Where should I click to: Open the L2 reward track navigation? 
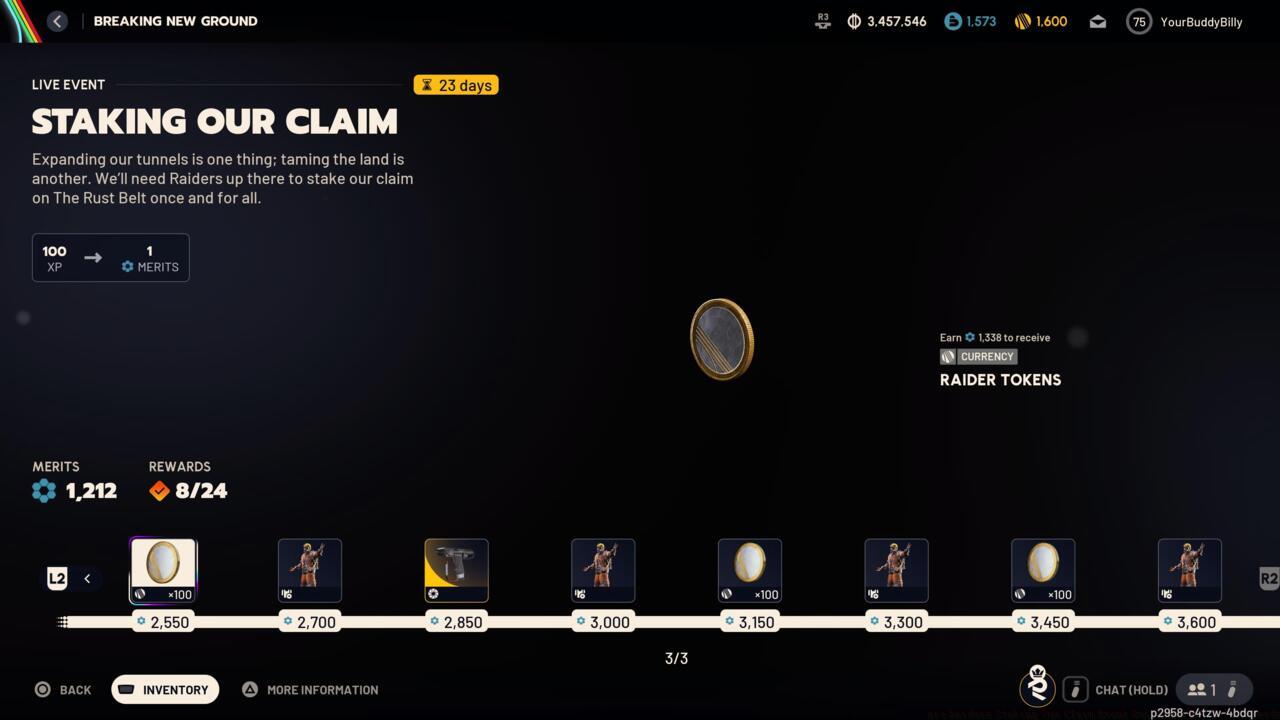tap(57, 578)
